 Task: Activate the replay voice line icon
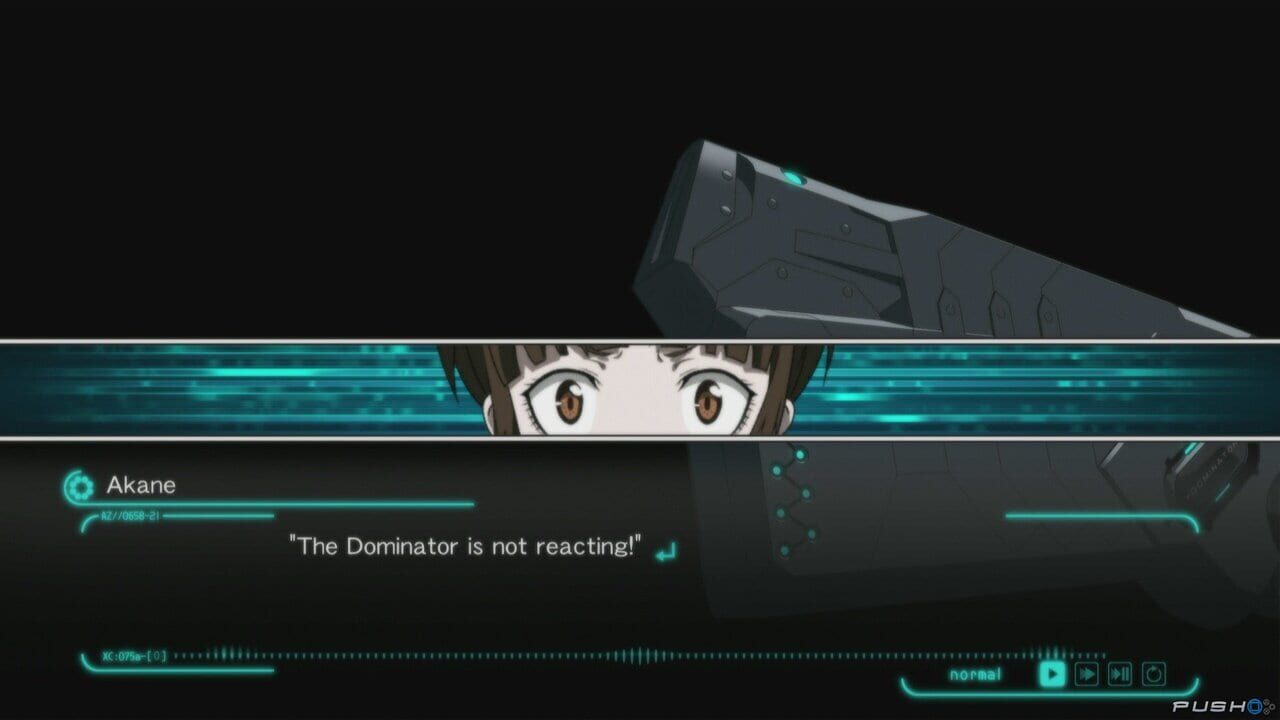[1155, 674]
